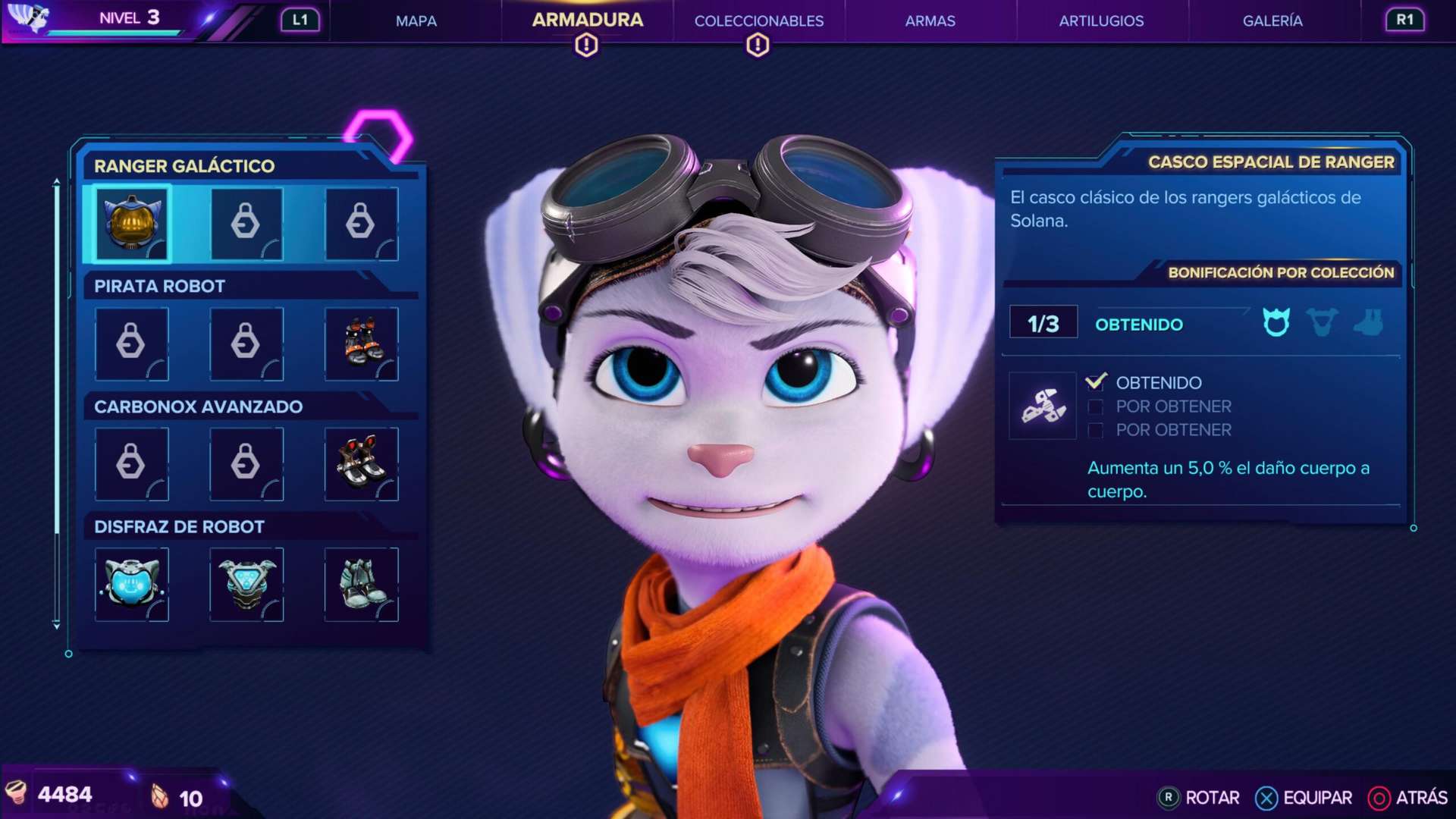
Task: Switch to the Mapa tab
Action: (416, 21)
